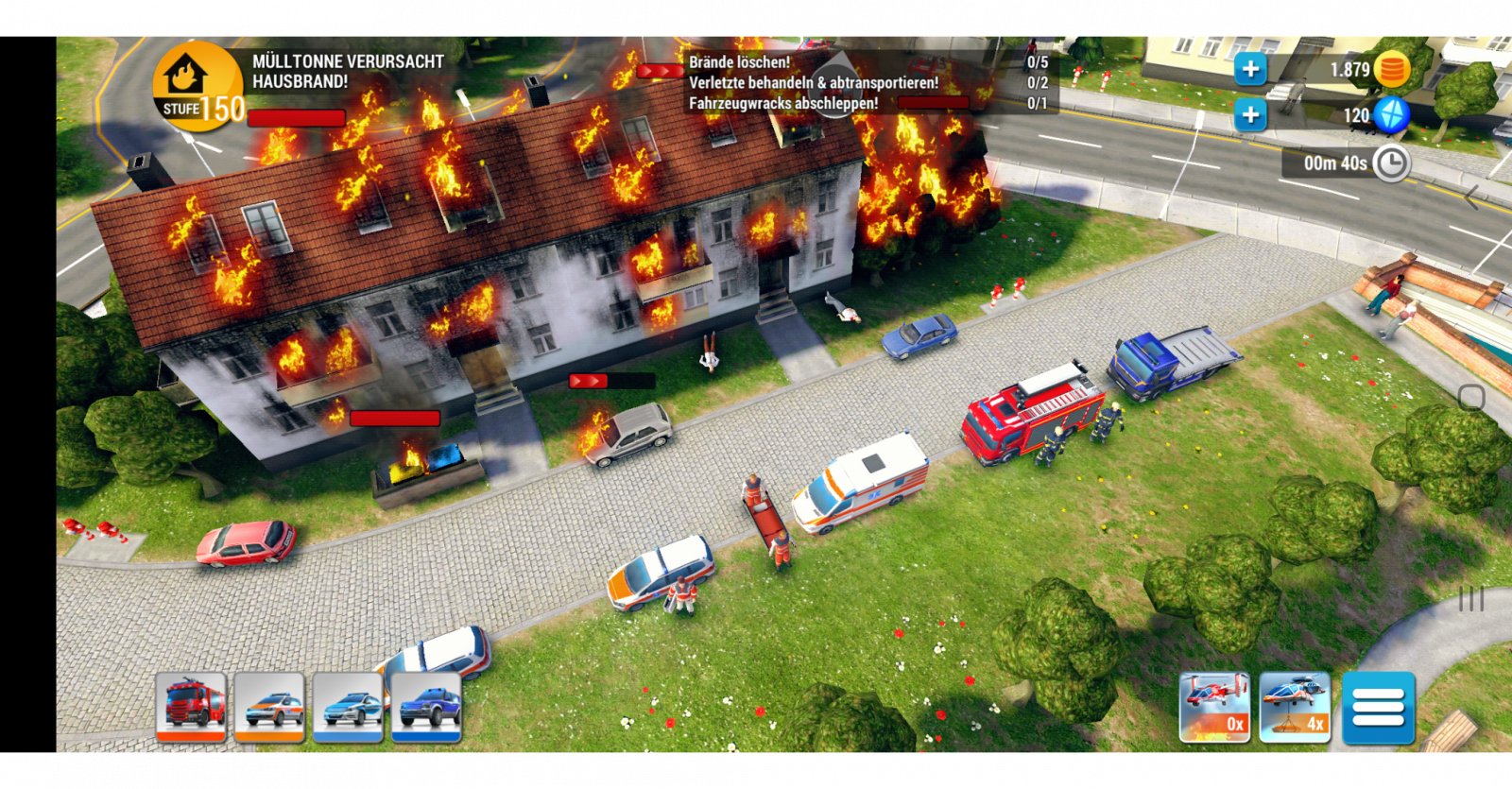Open the blue hamburger menu
1512x789 pixels.
[1378, 707]
